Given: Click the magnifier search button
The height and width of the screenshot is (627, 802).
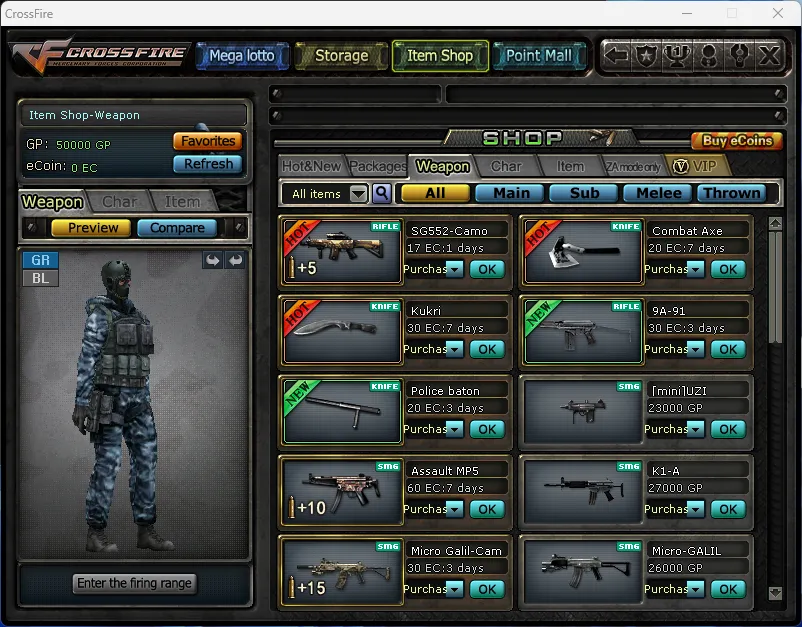Looking at the screenshot, I should 381,193.
